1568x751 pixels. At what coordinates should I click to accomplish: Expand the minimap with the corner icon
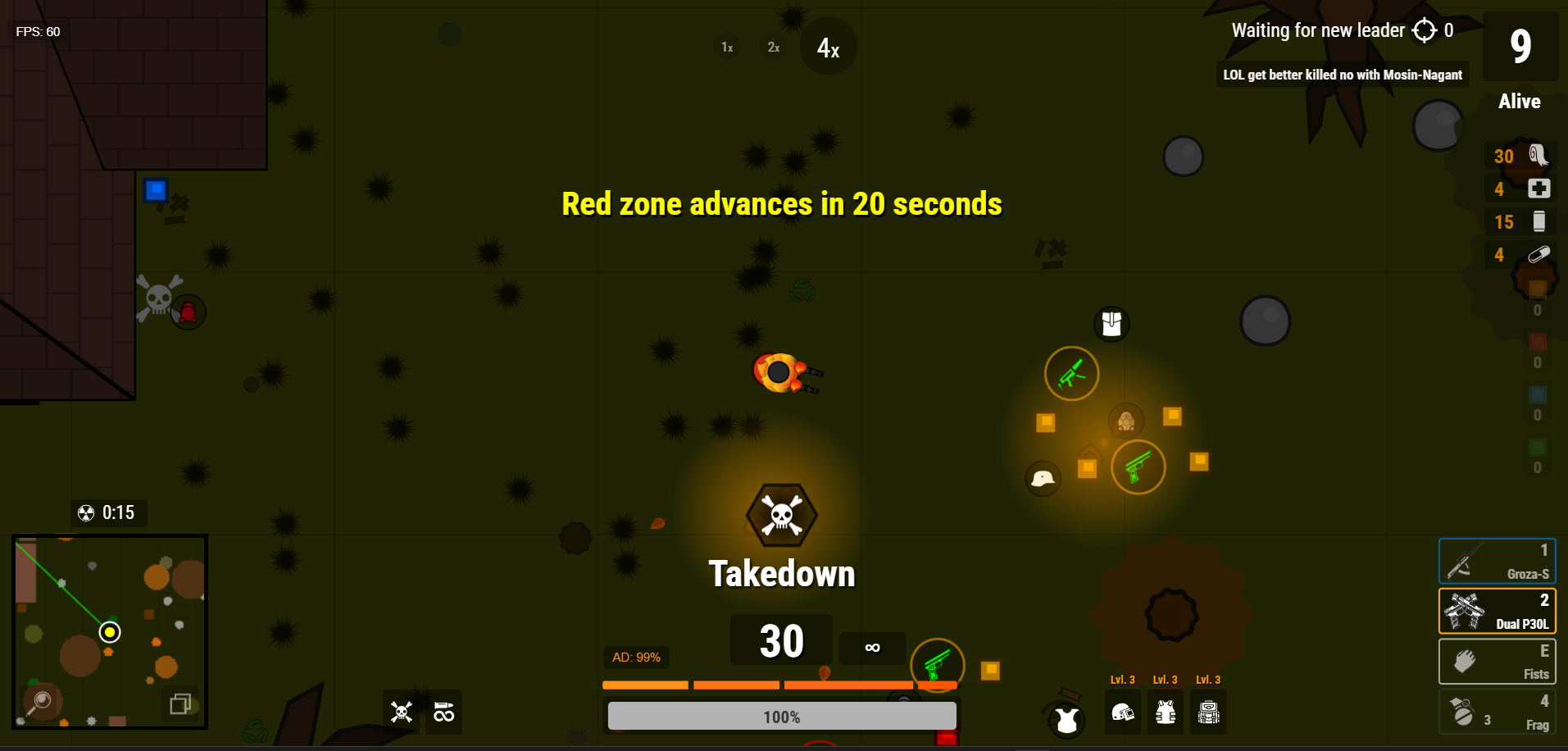[x=180, y=703]
